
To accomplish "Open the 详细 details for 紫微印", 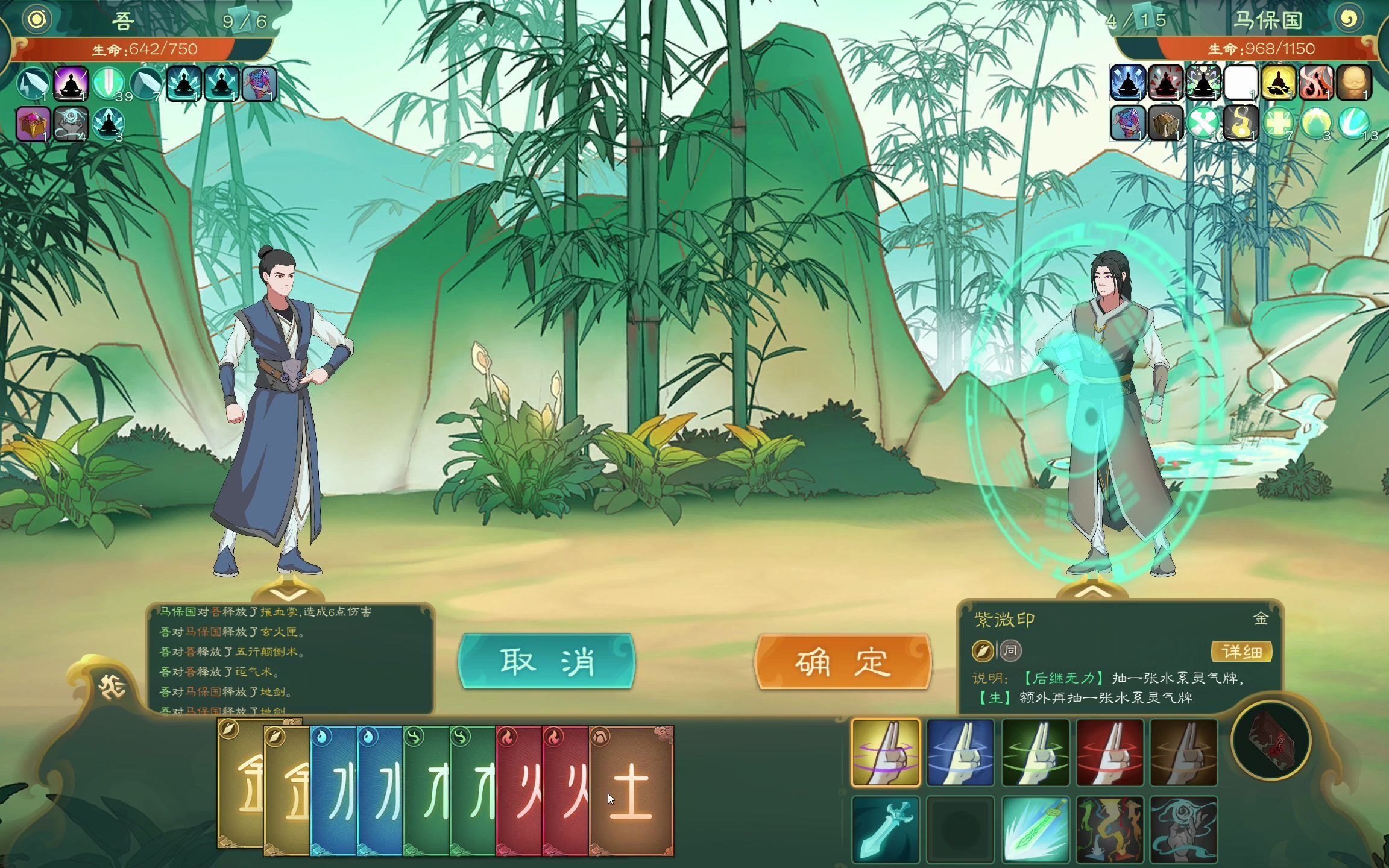I will point(1241,651).
